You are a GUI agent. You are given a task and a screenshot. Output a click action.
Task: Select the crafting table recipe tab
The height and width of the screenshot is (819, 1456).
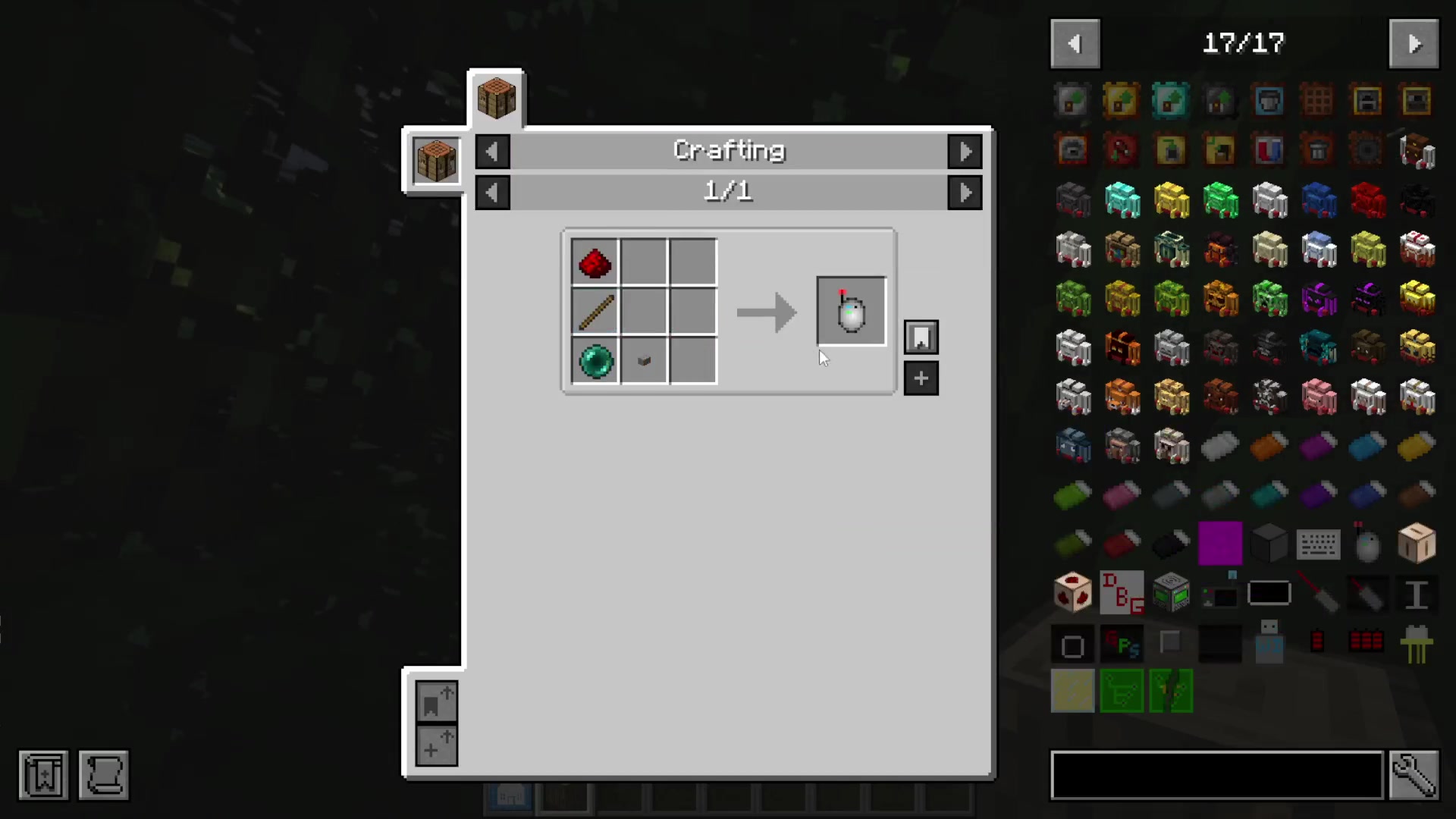pyautogui.click(x=496, y=99)
